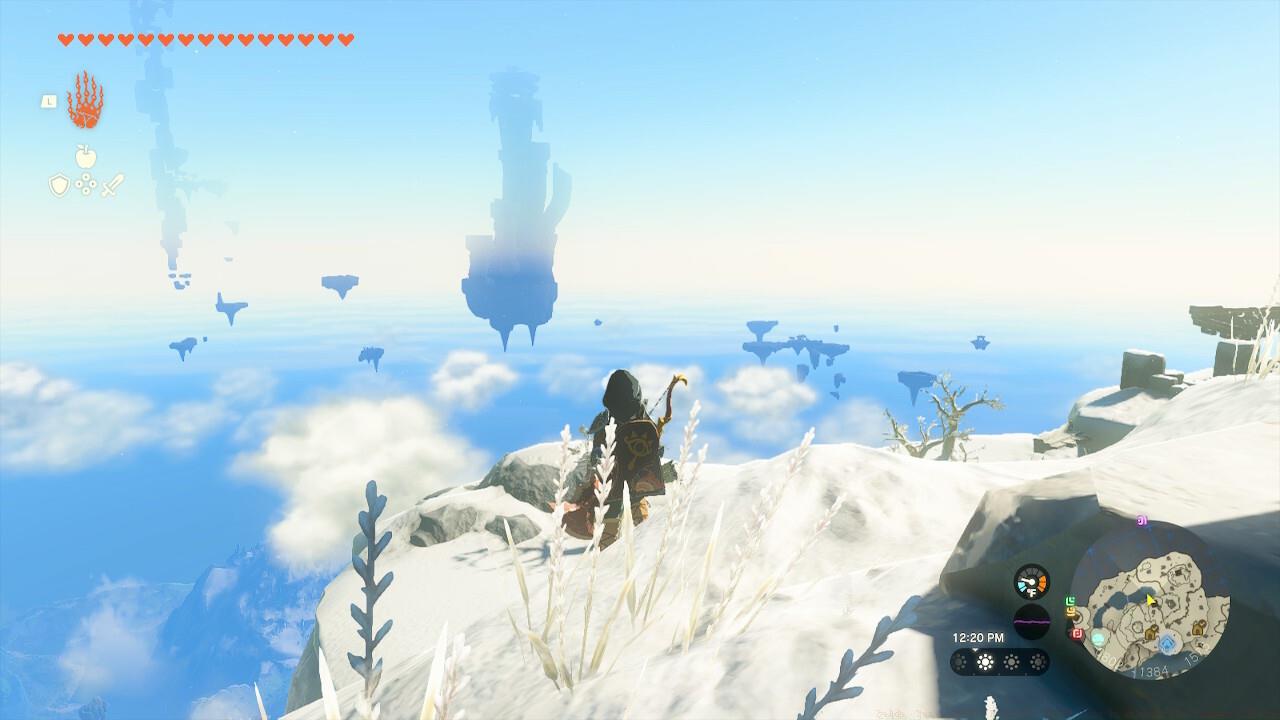Select the flaming hand ability icon
1280x720 pixels.
[x=87, y=102]
